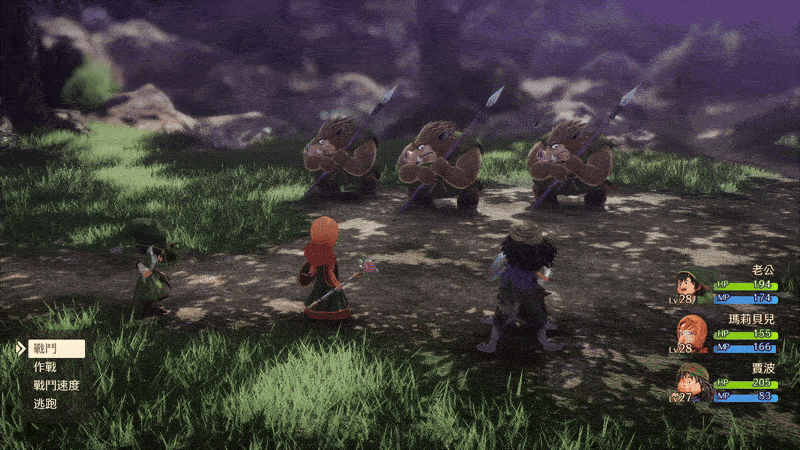Viewport: 800px width, 450px height.
Task: Select the 戰鬥 (Fight) command
Action: tap(47, 348)
